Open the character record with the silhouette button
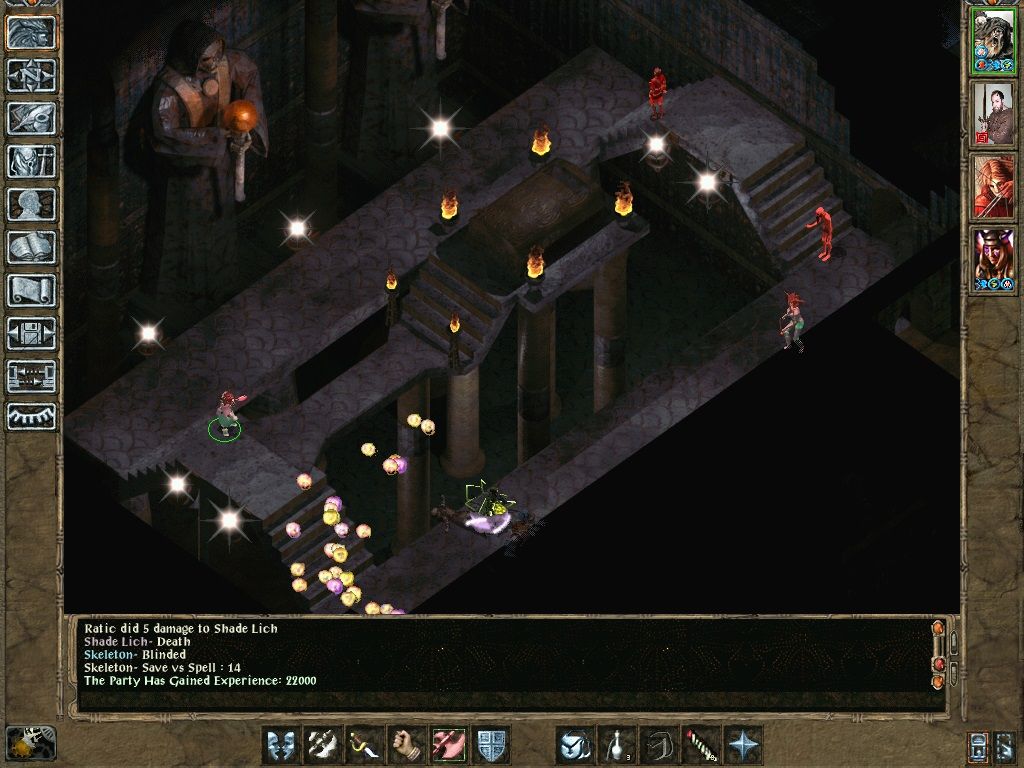 31,204
